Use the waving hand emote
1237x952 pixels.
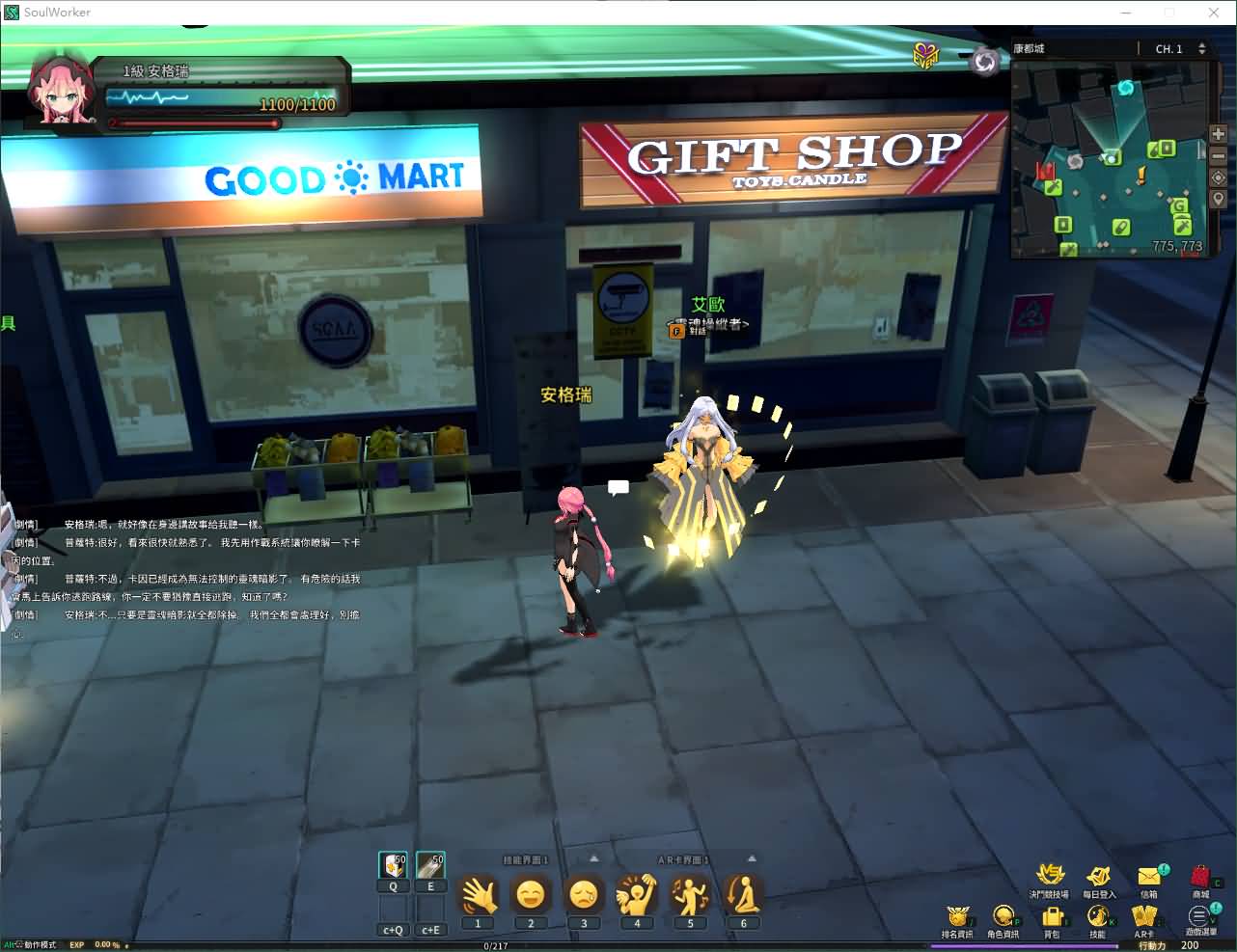(478, 895)
